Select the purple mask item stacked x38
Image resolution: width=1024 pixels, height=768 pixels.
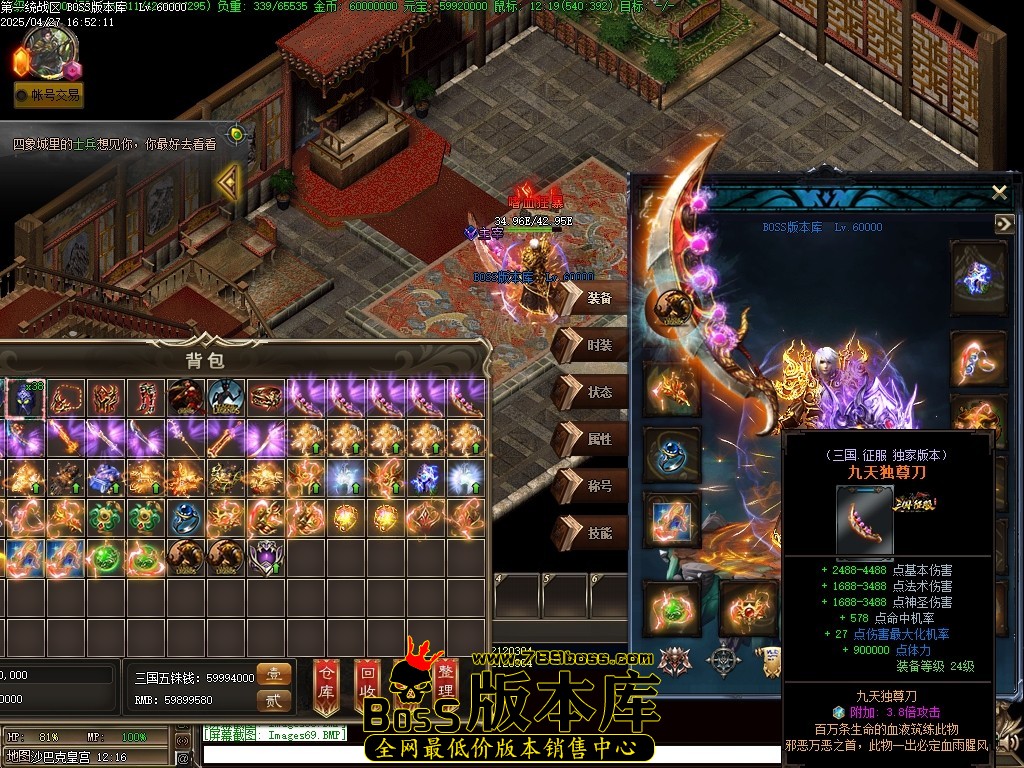click(x=26, y=398)
